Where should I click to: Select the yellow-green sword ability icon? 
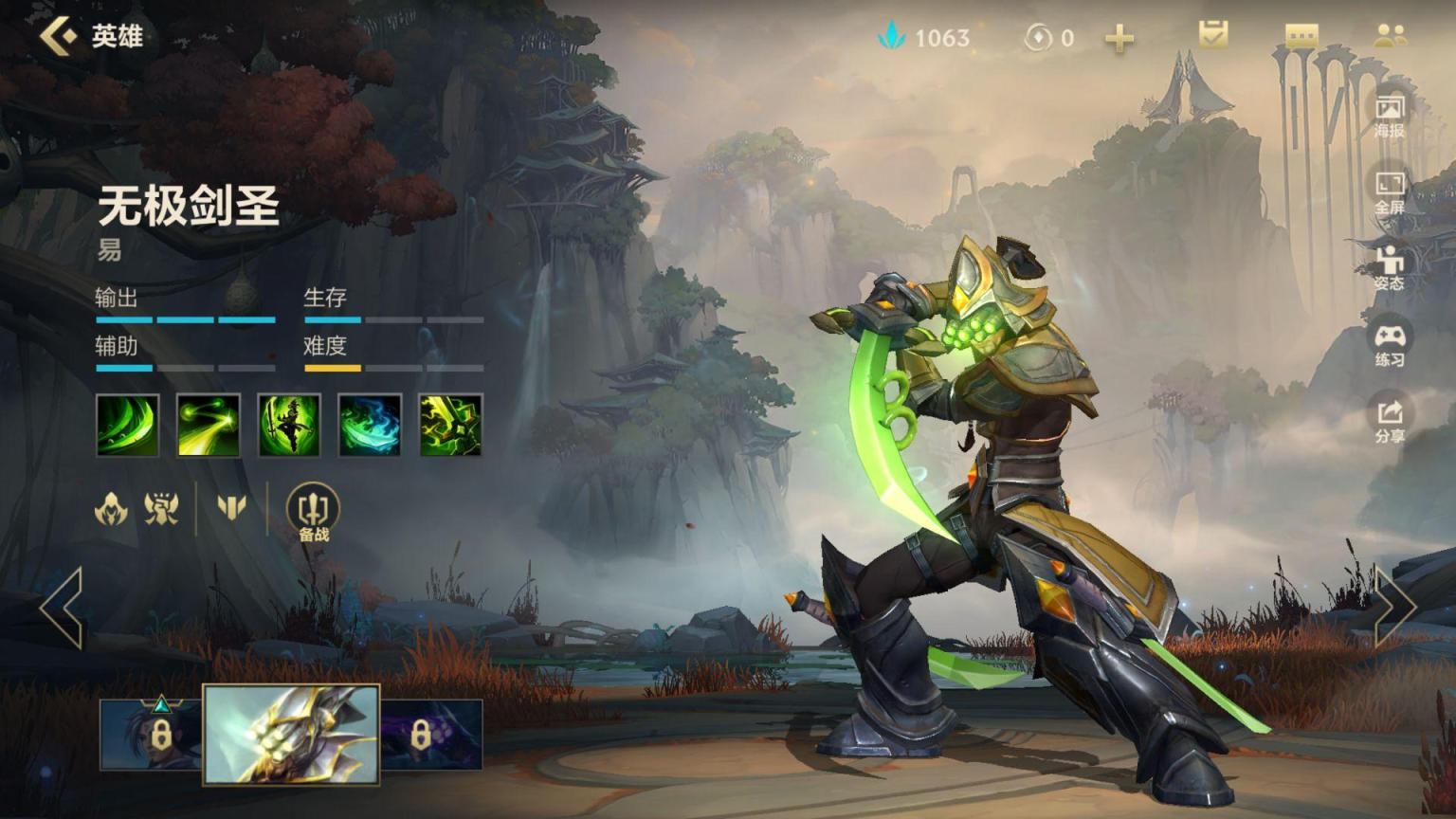pyautogui.click(x=450, y=426)
